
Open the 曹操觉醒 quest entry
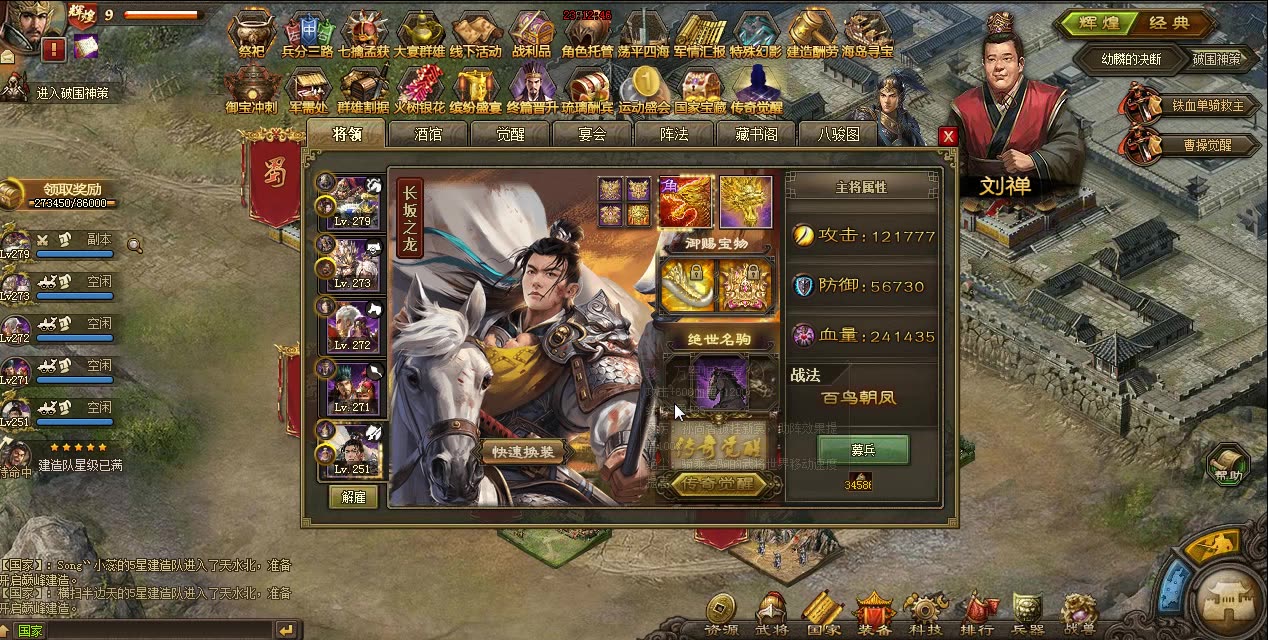point(1188,145)
